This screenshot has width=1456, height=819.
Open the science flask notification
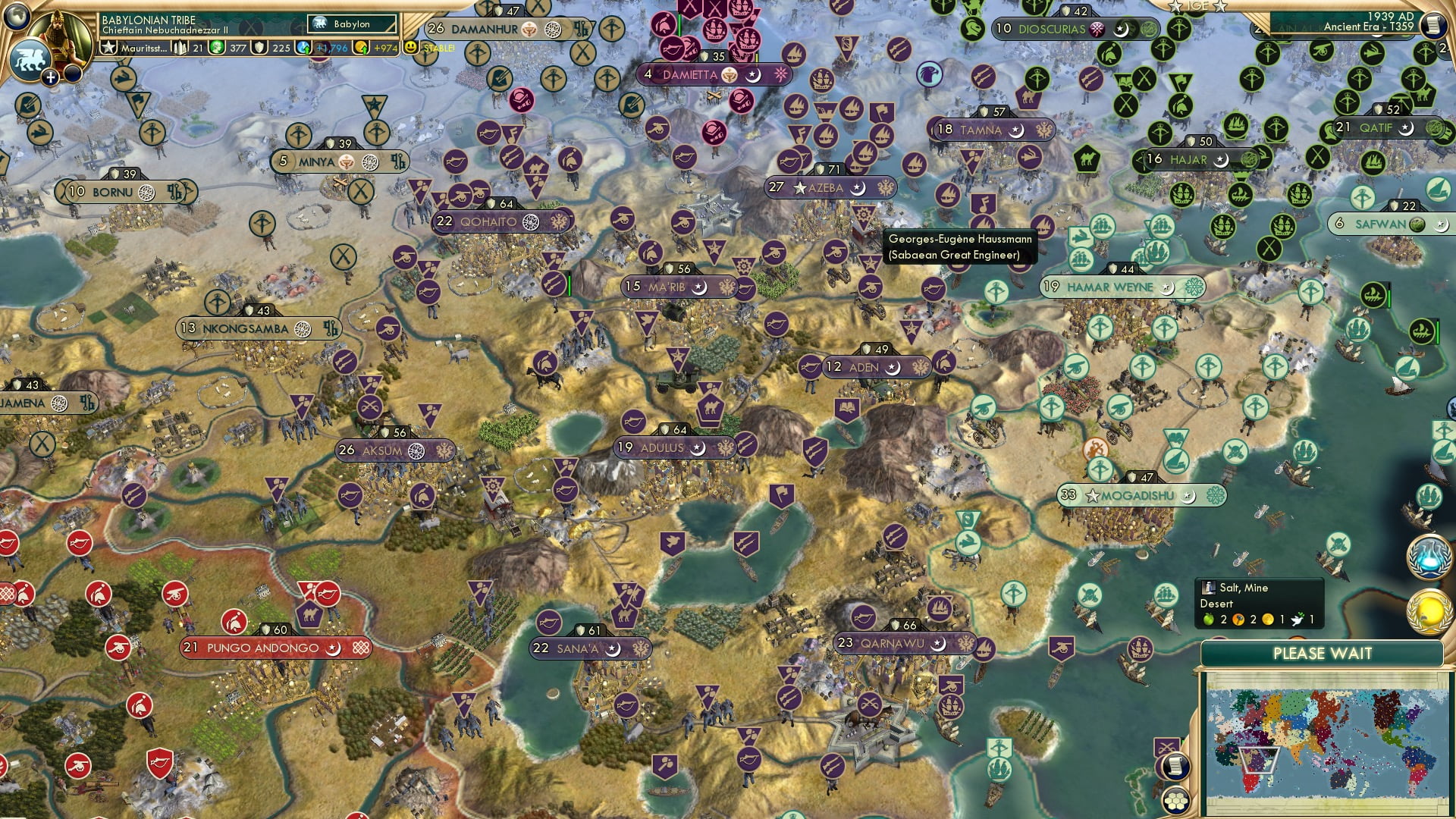[1428, 557]
